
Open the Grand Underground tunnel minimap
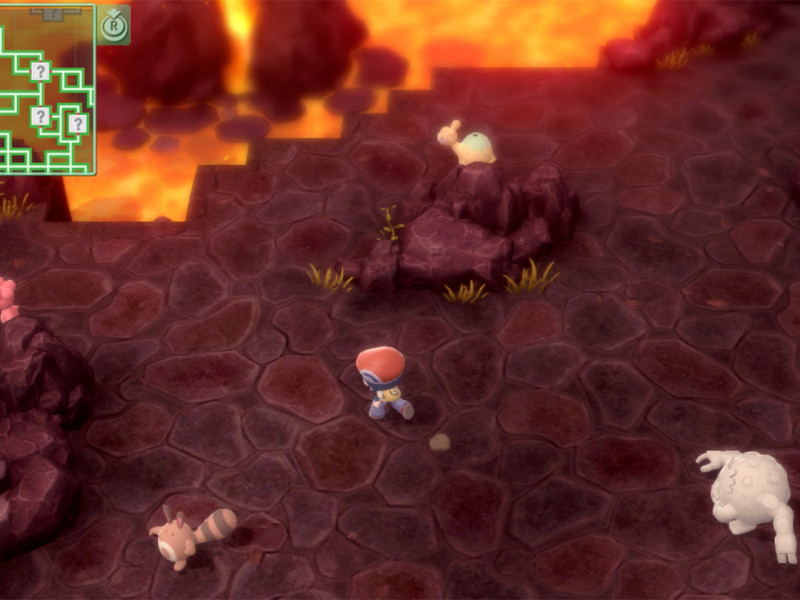pos(47,88)
